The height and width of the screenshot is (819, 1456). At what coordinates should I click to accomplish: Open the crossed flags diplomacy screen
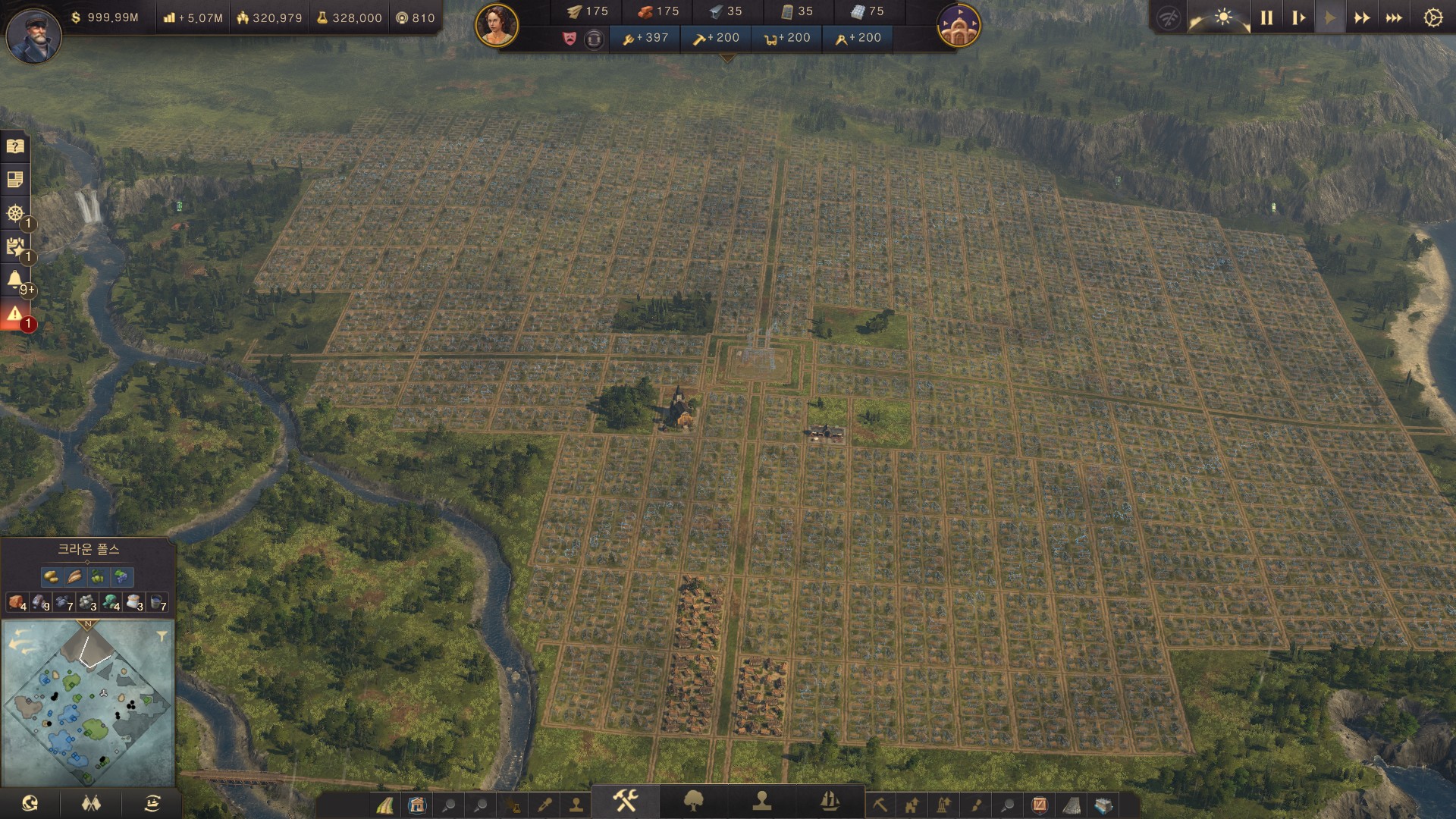coord(91,803)
